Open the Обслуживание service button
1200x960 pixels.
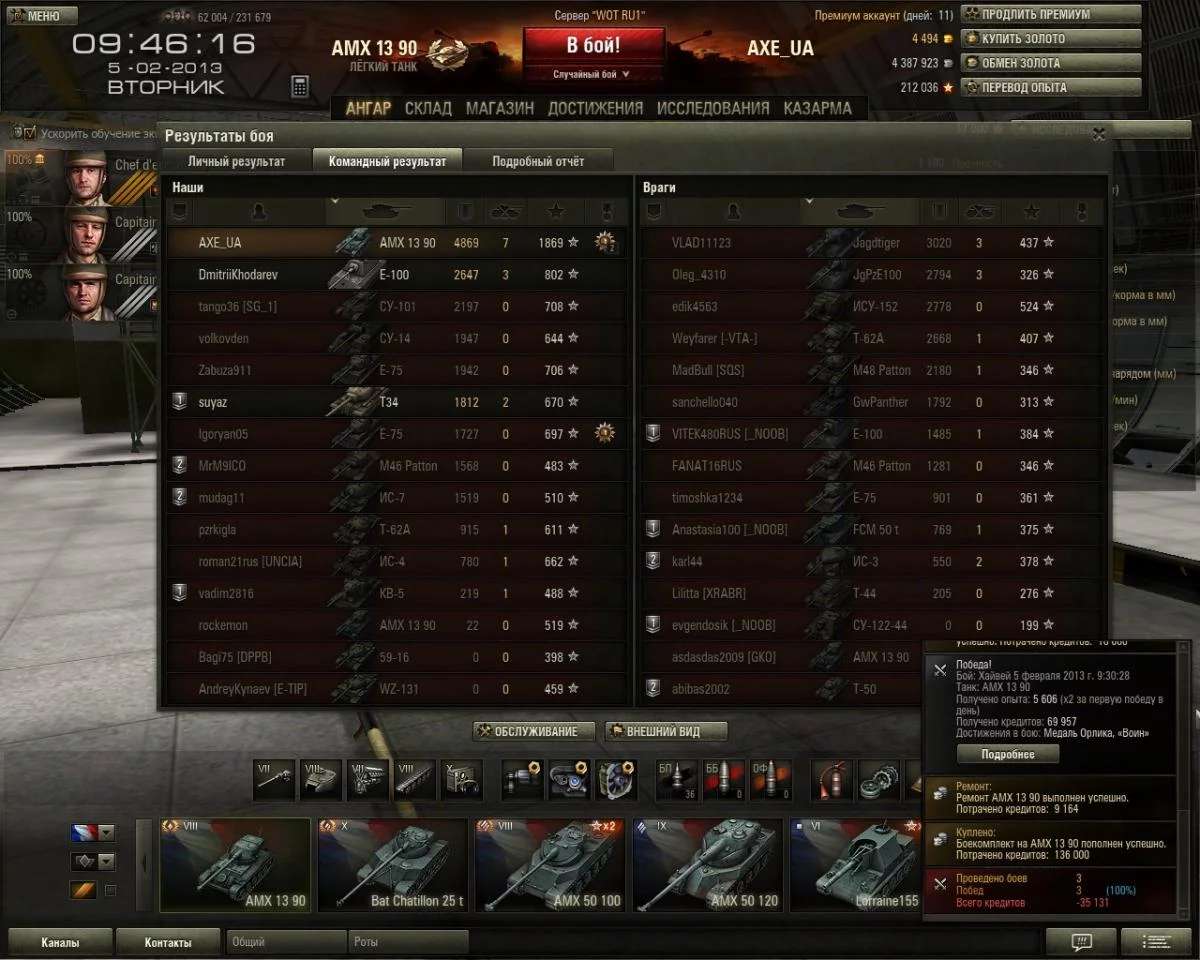click(x=534, y=732)
